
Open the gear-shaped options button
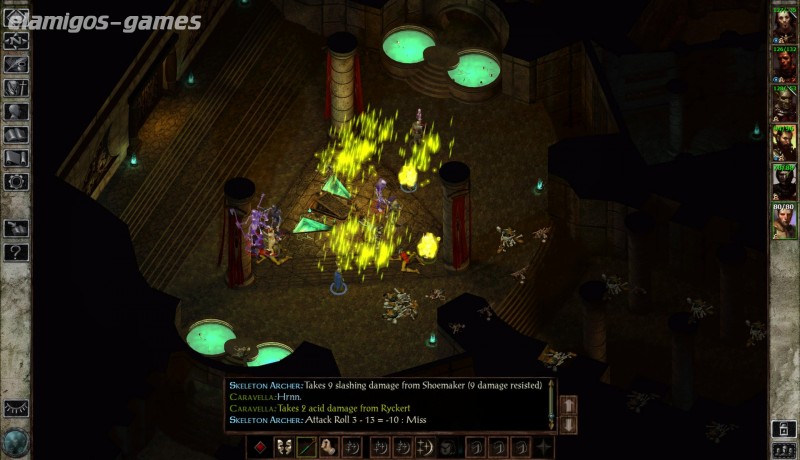[x=16, y=181]
